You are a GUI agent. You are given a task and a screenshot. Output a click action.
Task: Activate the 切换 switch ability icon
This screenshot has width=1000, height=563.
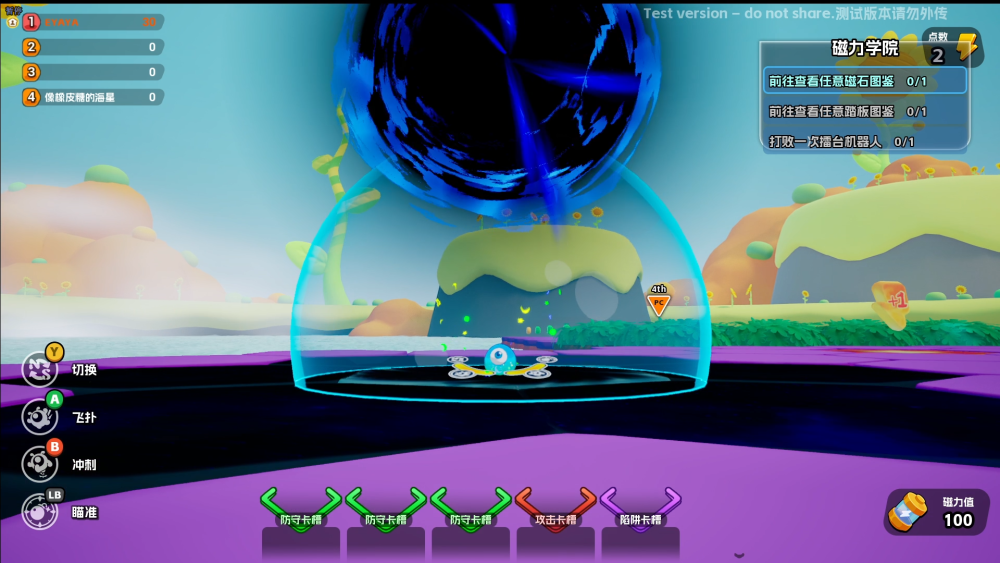[x=40, y=368]
